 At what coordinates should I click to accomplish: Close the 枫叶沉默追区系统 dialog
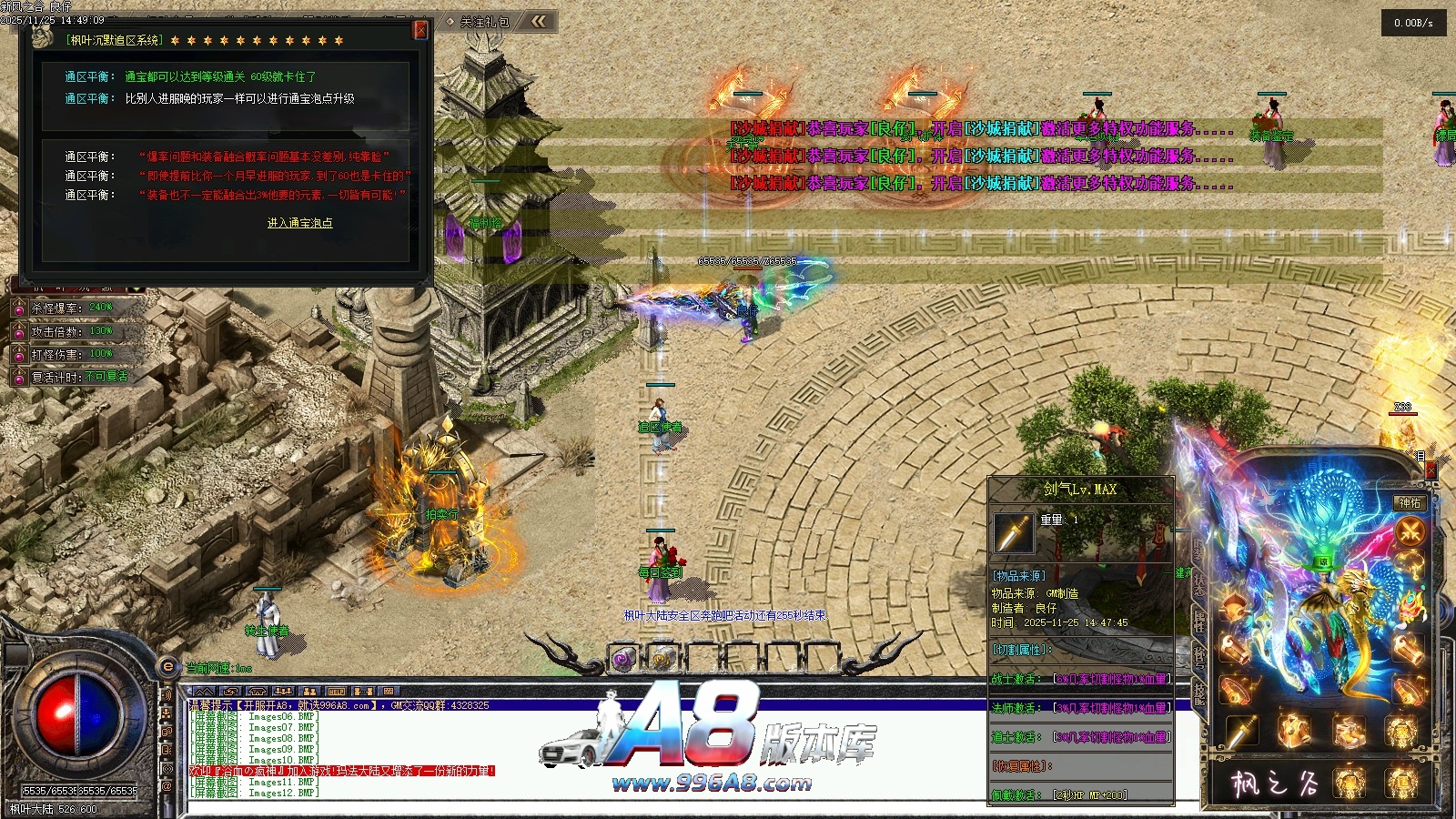point(420,30)
